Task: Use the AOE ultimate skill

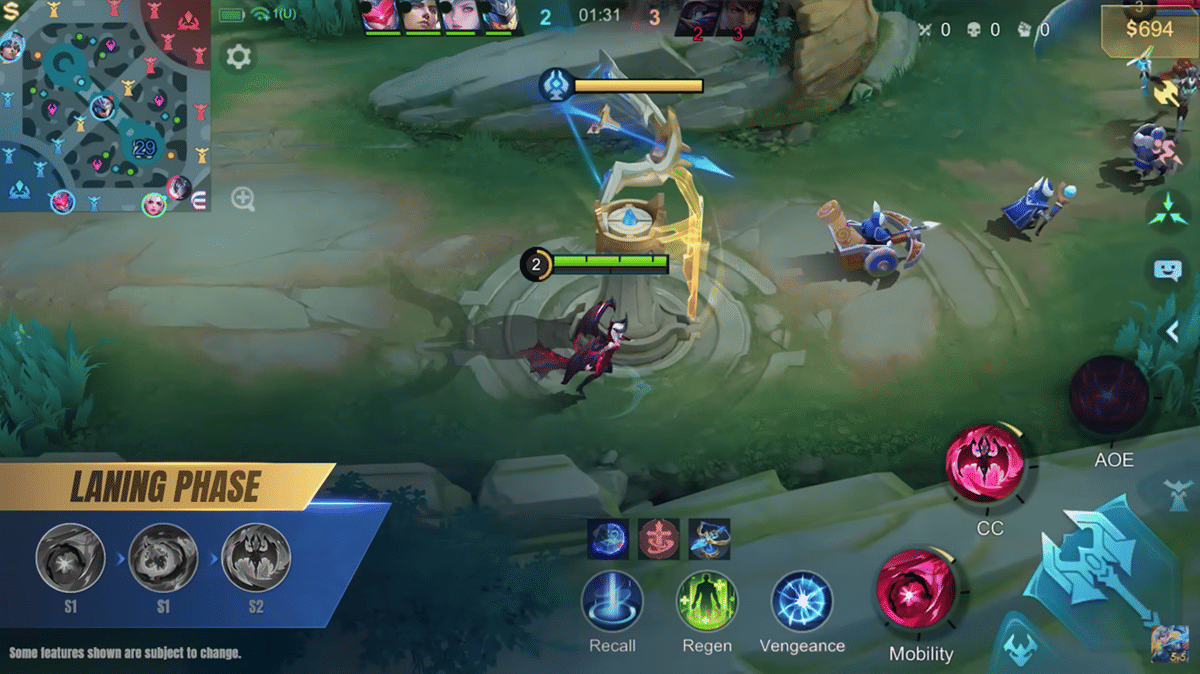Action: 1109,395
